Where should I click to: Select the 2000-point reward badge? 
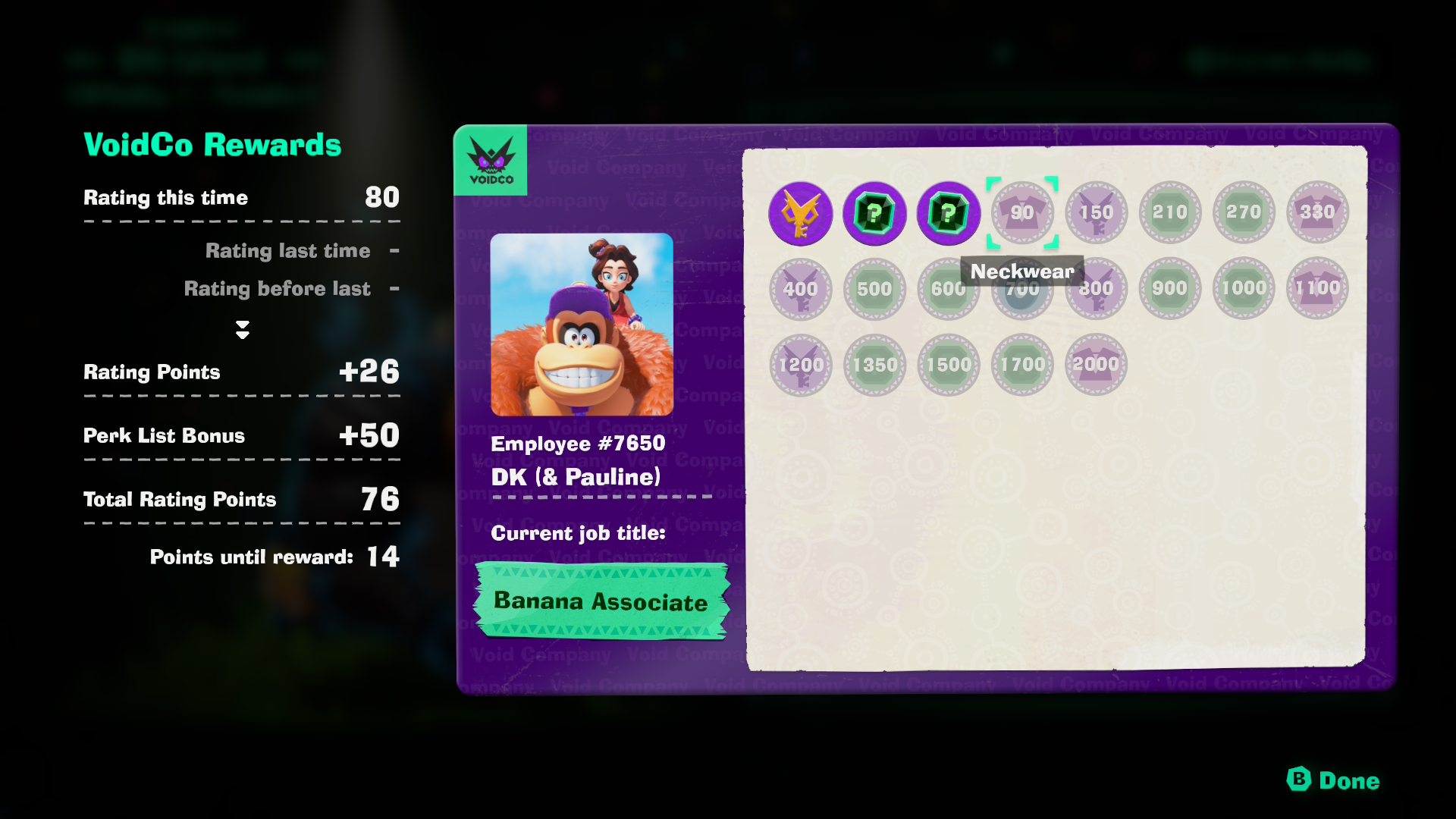1096,365
